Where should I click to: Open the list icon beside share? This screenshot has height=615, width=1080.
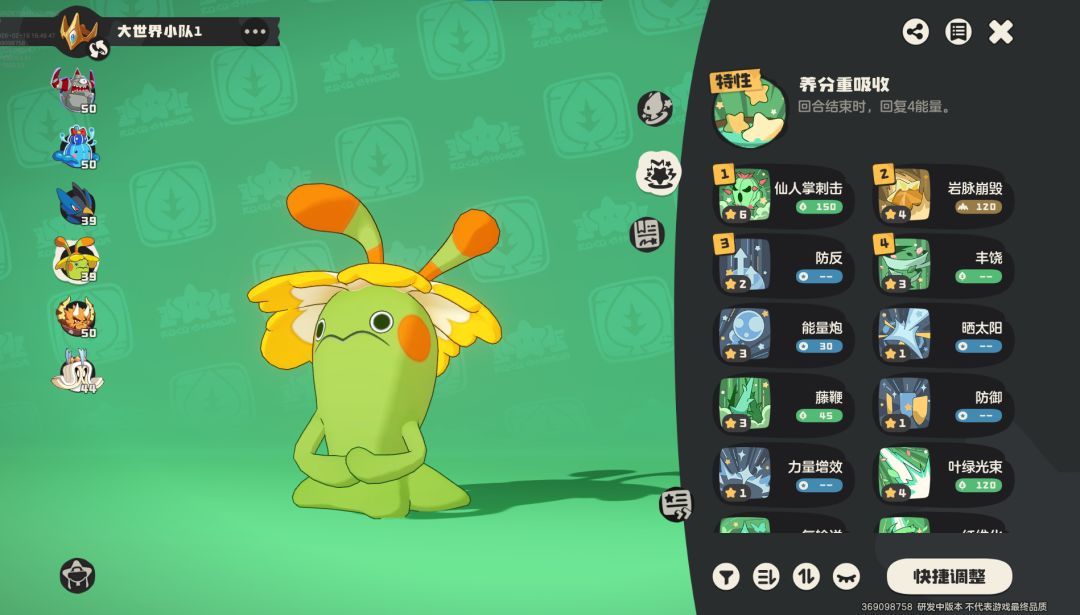(x=958, y=32)
